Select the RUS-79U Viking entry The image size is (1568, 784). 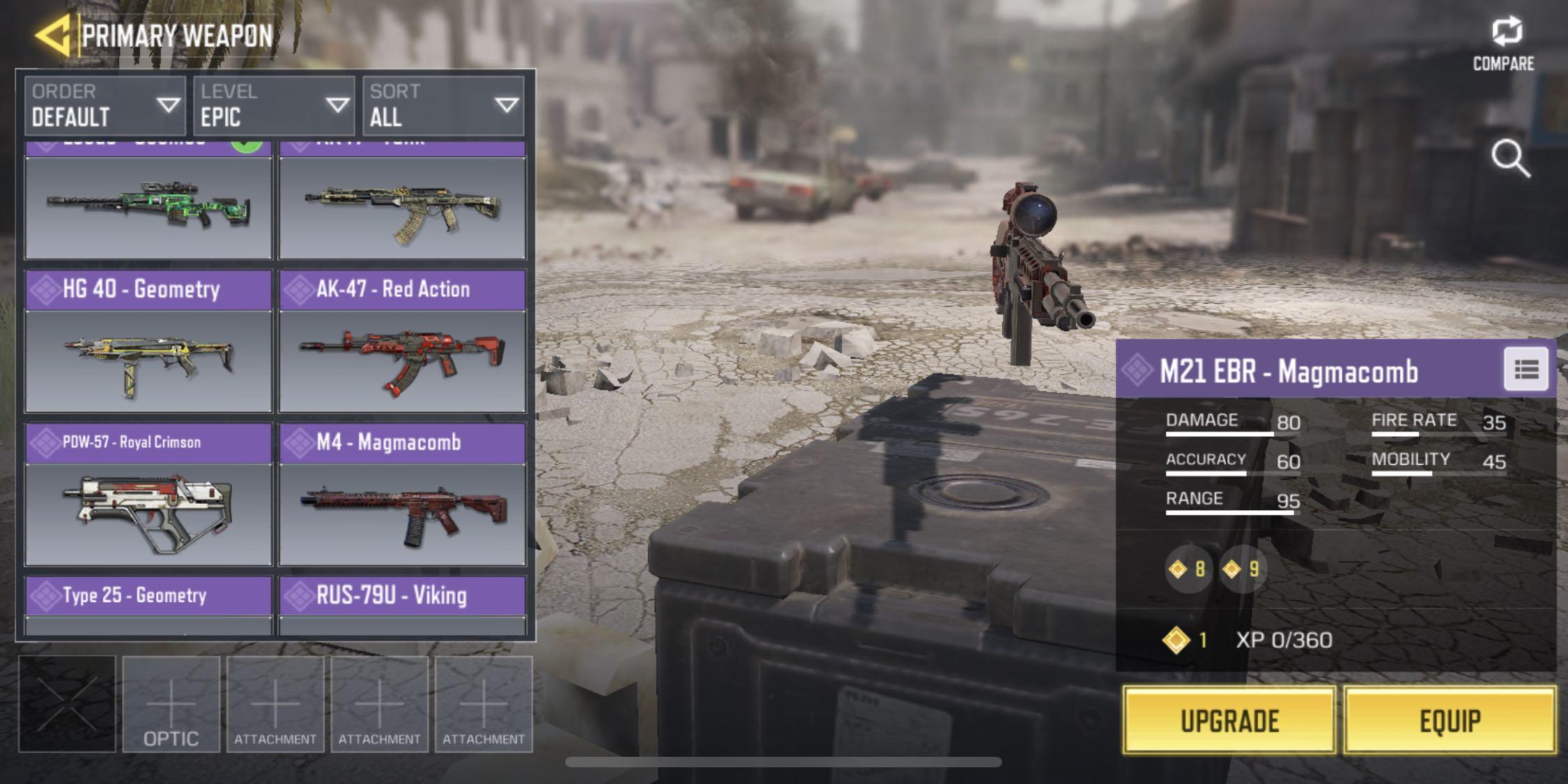pyautogui.click(x=402, y=596)
